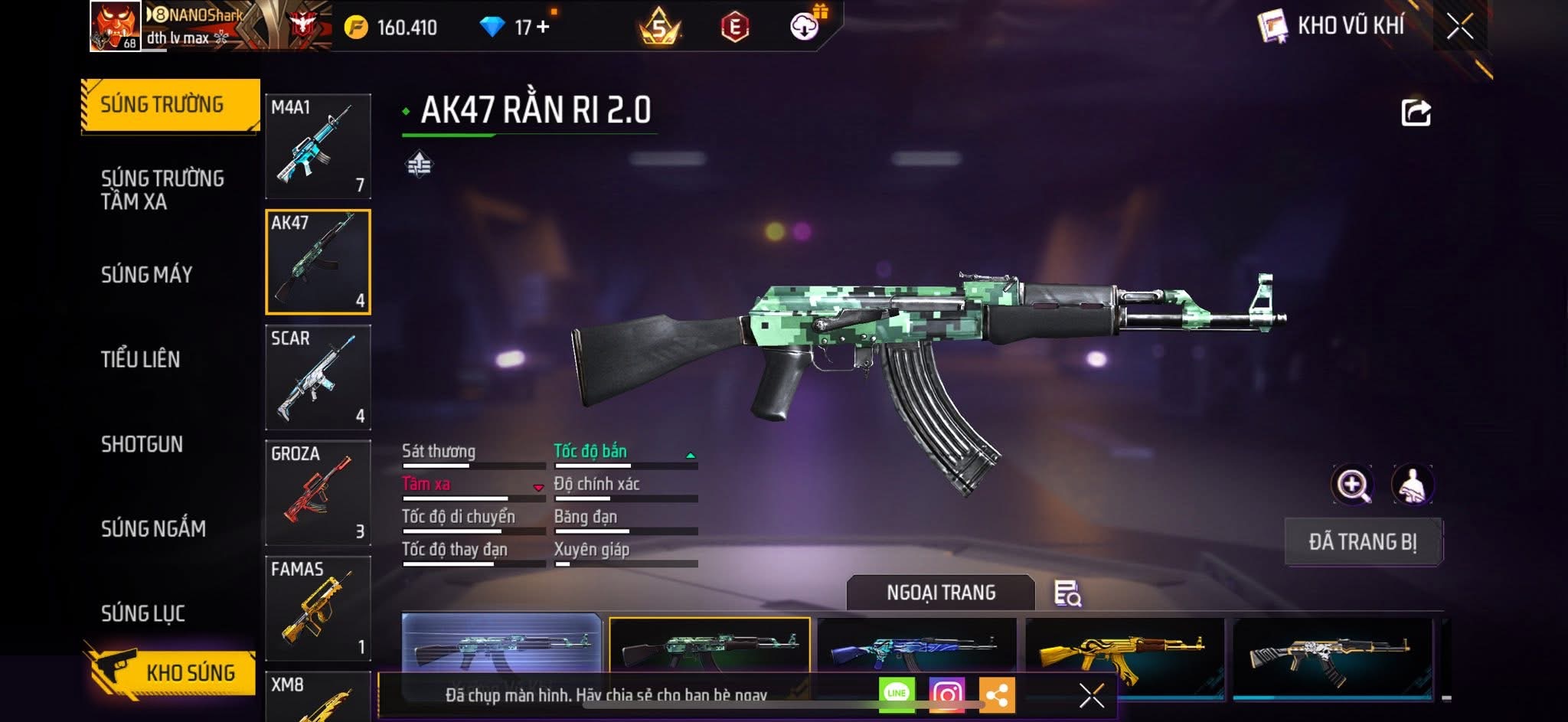The image size is (1568, 722).
Task: Choose the GROZA weapon tile
Action: coord(318,492)
